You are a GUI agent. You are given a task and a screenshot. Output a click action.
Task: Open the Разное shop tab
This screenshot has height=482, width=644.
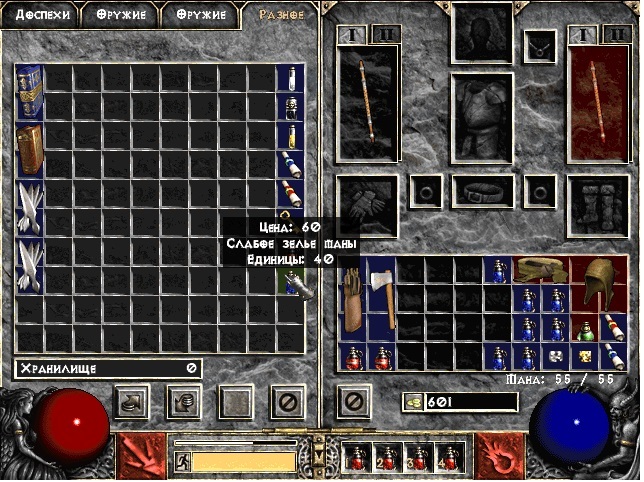click(280, 15)
